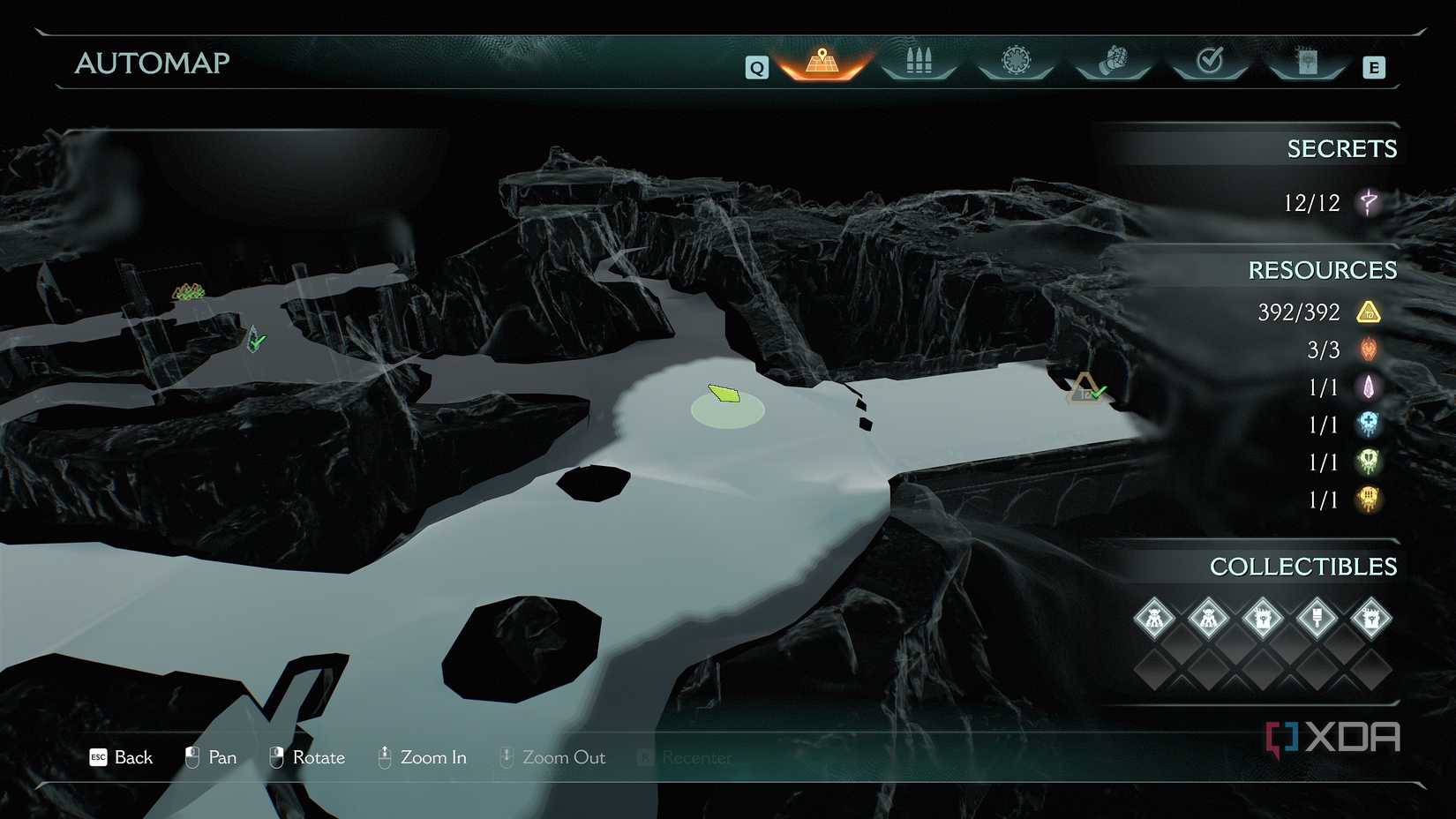Click the completed triangle marker on the map
This screenshot has height=819, width=1456.
tap(1087, 389)
